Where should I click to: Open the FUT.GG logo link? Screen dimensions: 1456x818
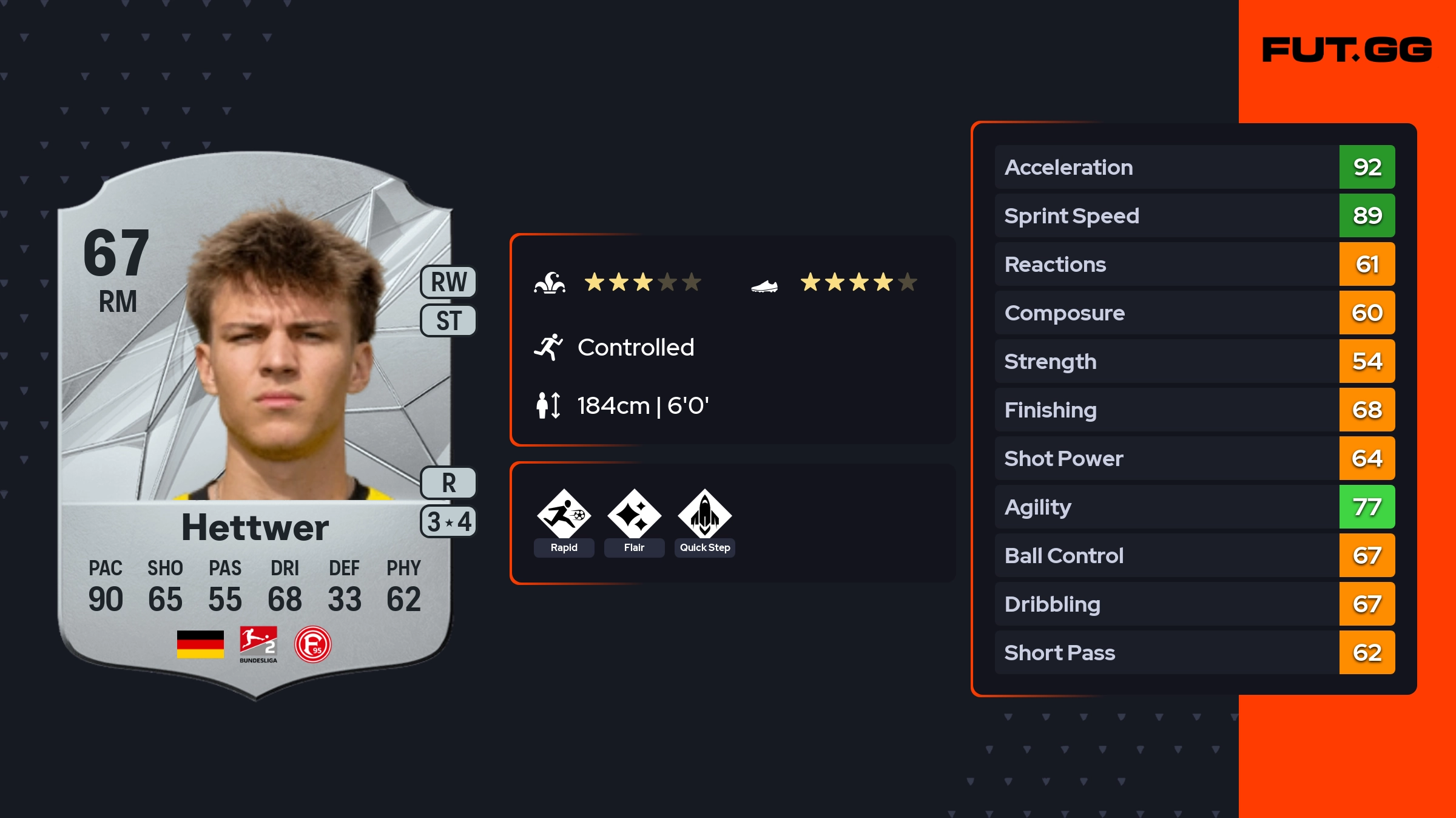1347,50
